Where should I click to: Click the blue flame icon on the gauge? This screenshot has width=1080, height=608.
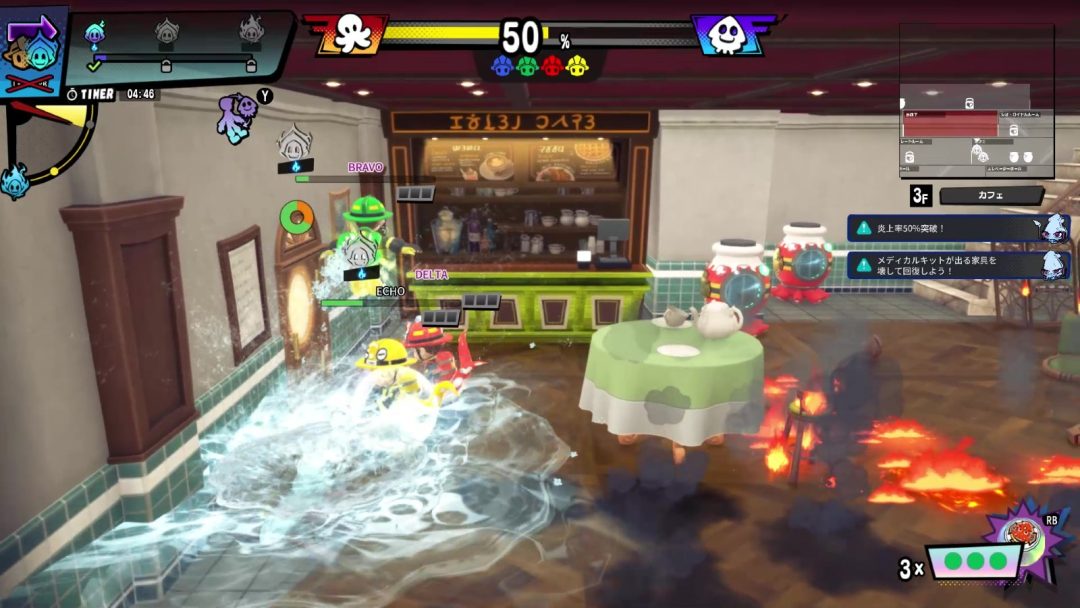click(x=14, y=181)
